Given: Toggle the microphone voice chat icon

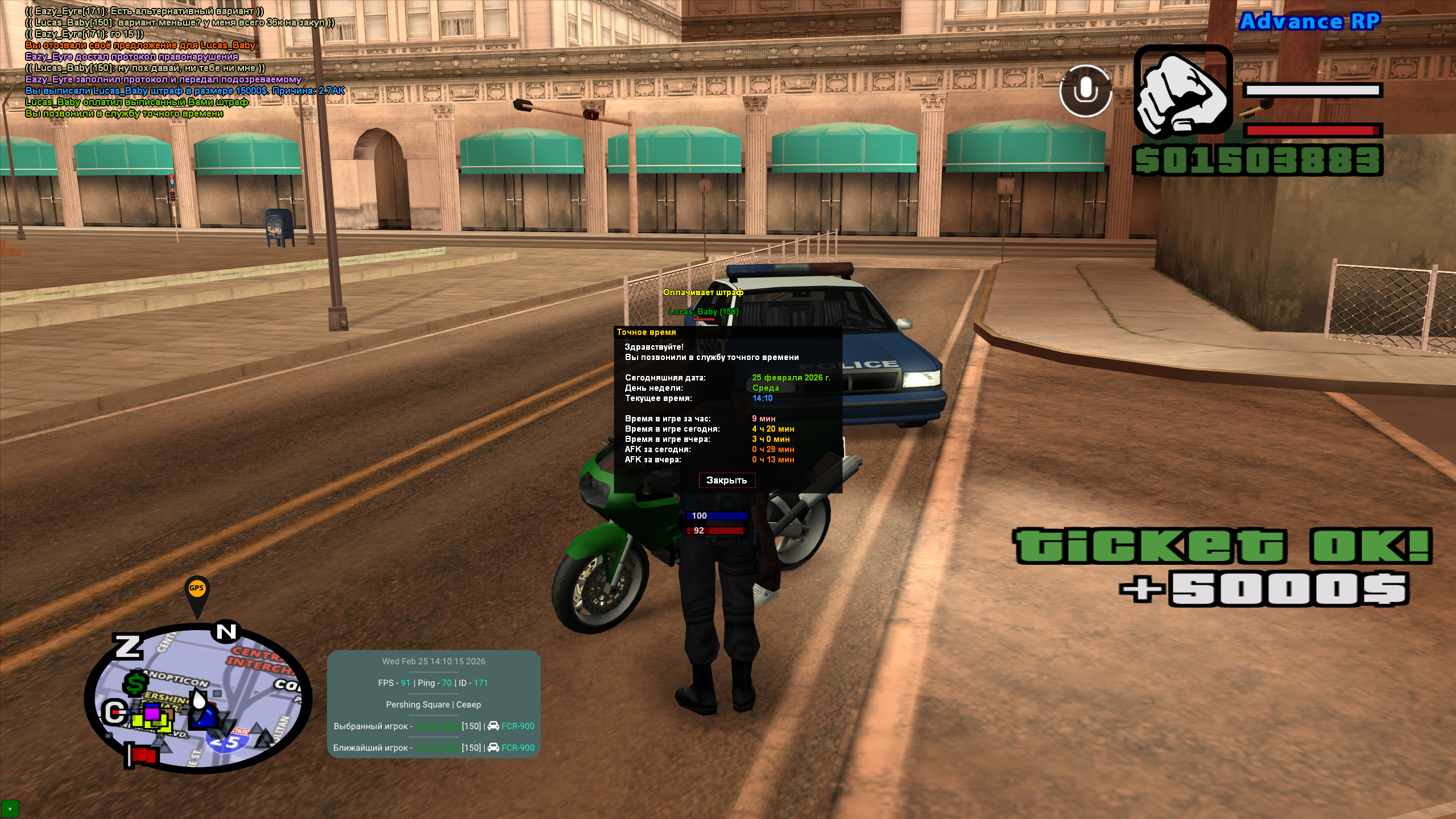Looking at the screenshot, I should pos(1085,91).
